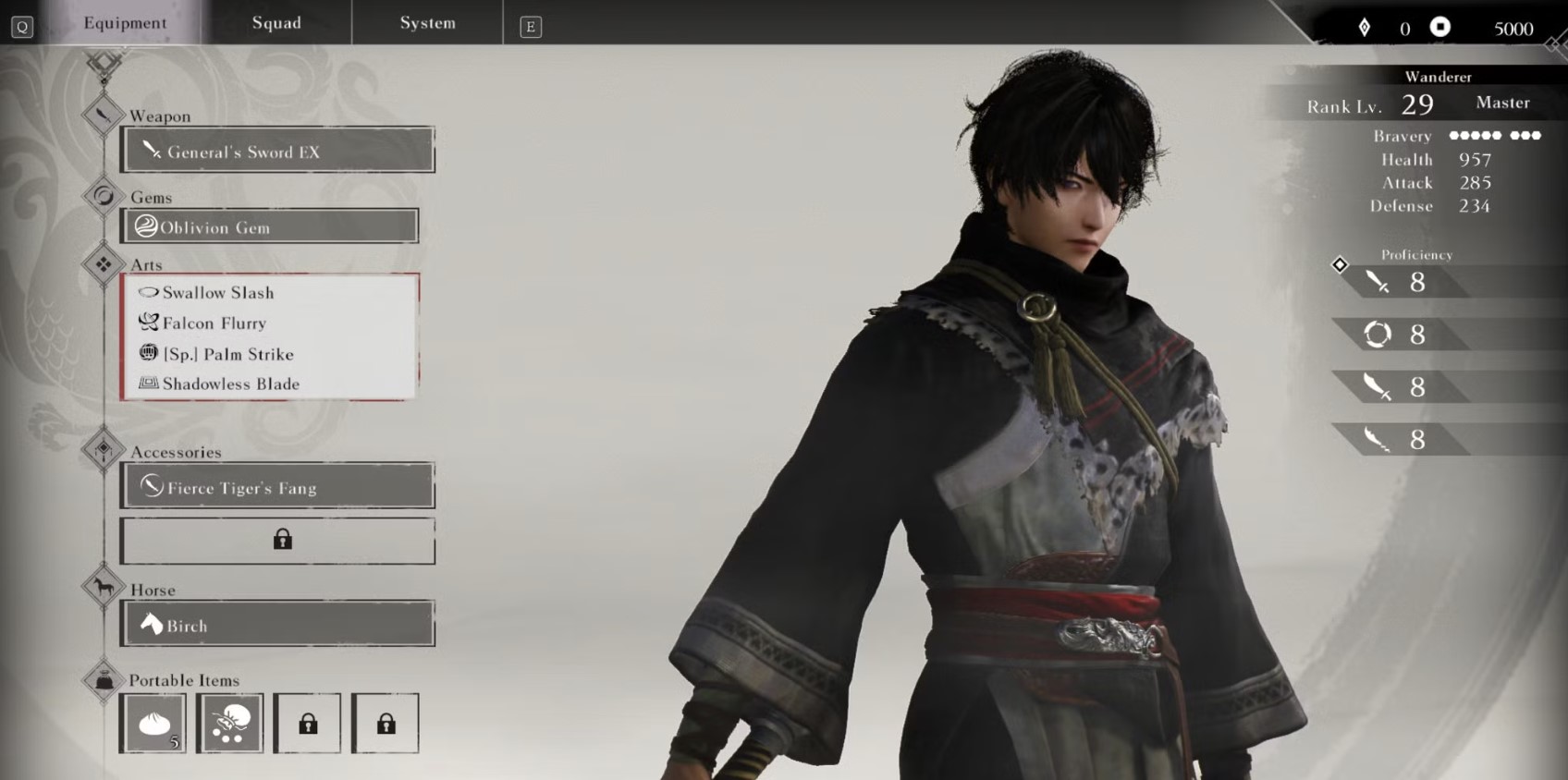
Task: Select Shadowless Blade in the Arts list
Action: click(231, 384)
